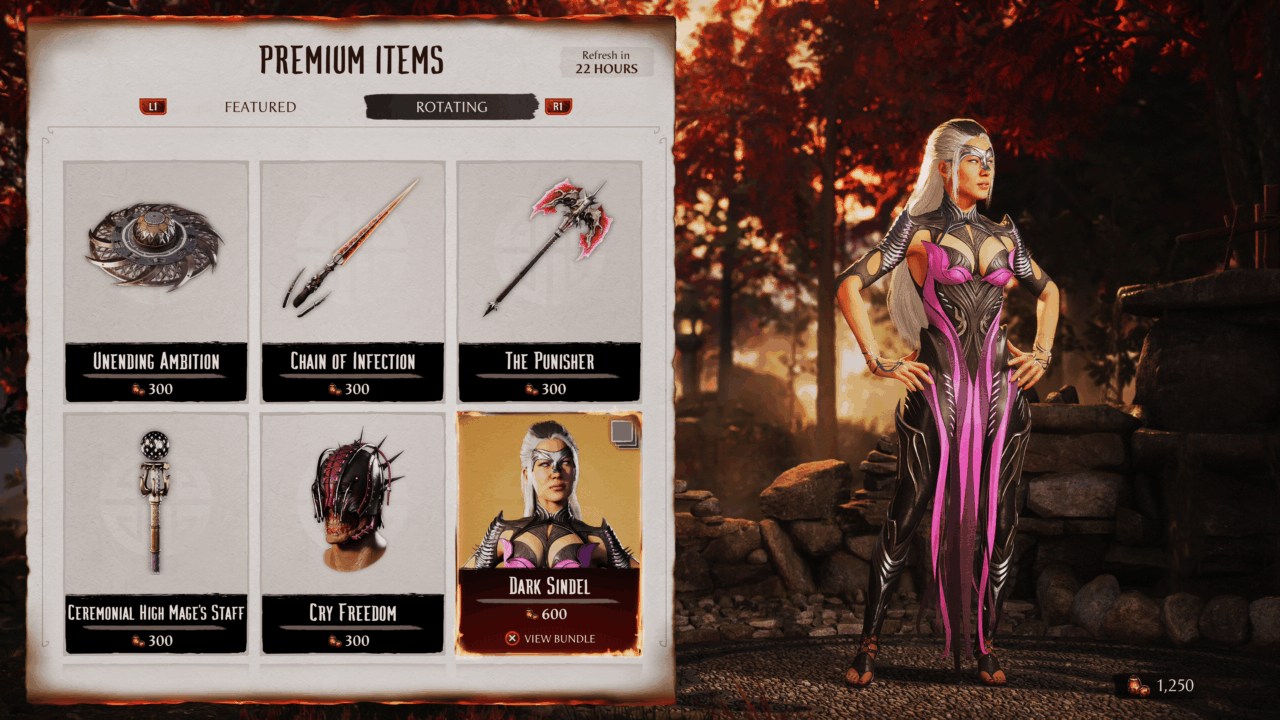This screenshot has height=720, width=1280.
Task: Pick The Punisher axe item
Action: point(549,281)
